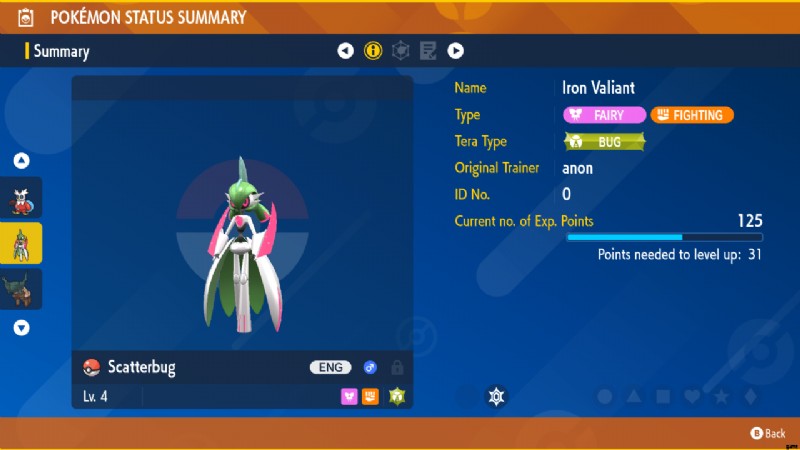The height and width of the screenshot is (450, 800).
Task: Click the Fairy type badge
Action: coord(604,115)
